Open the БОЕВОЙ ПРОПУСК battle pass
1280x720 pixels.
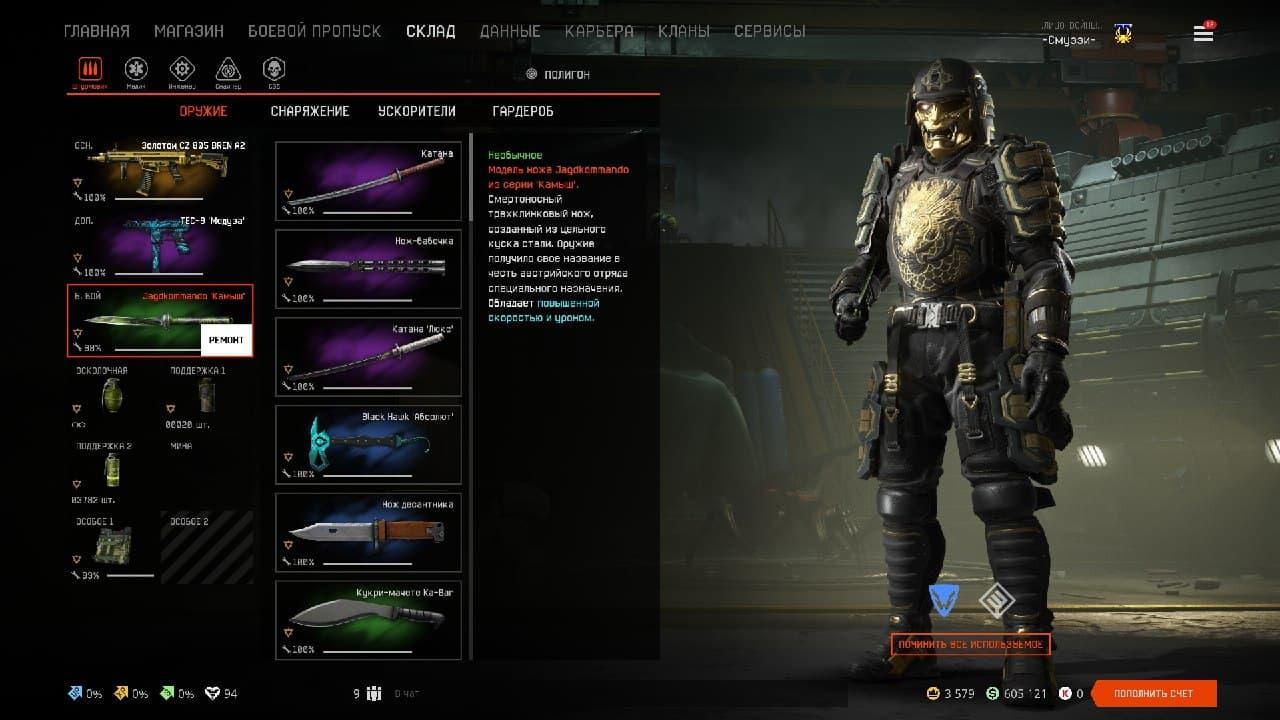point(314,31)
